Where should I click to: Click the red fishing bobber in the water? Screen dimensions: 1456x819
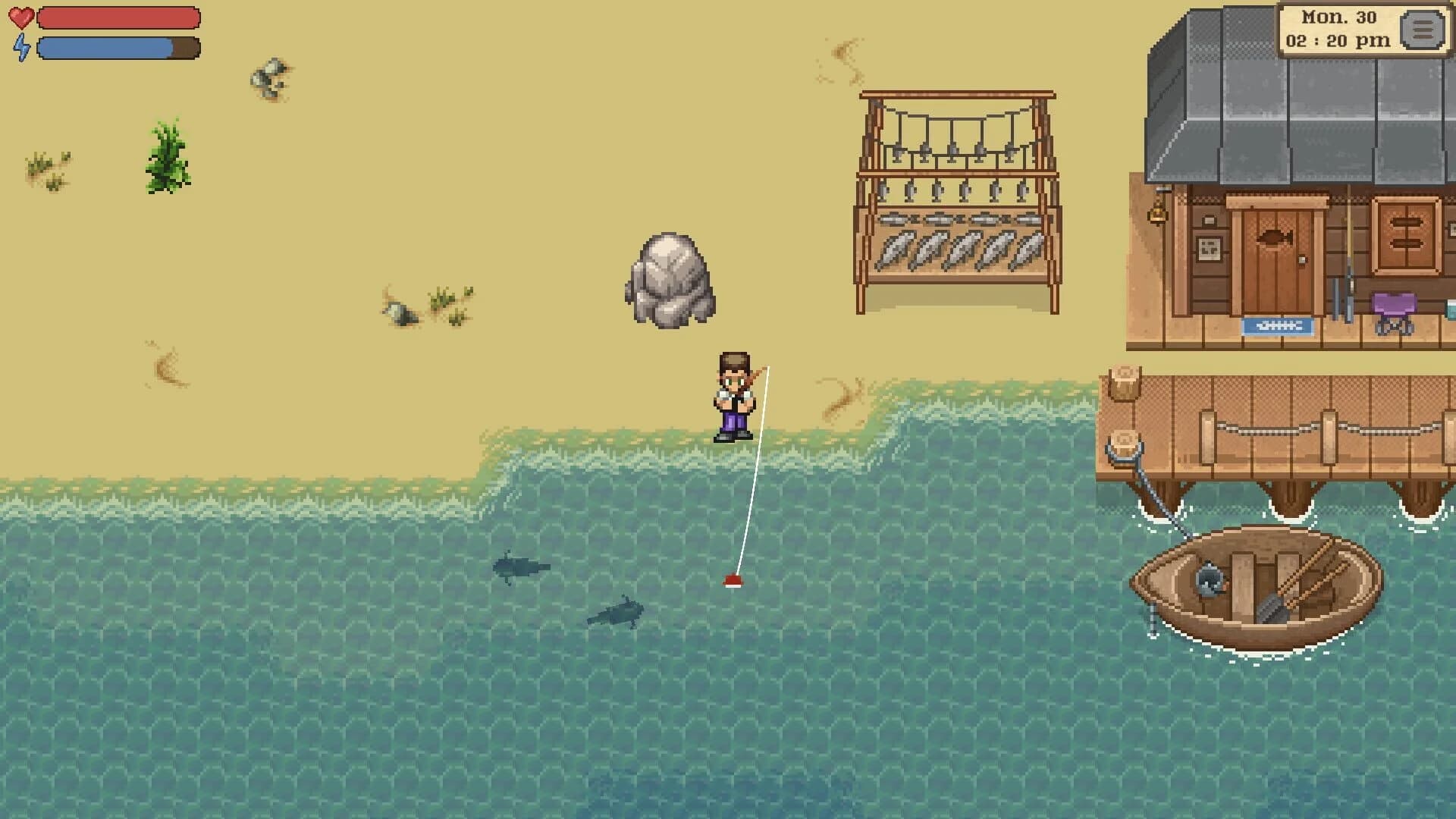735,581
